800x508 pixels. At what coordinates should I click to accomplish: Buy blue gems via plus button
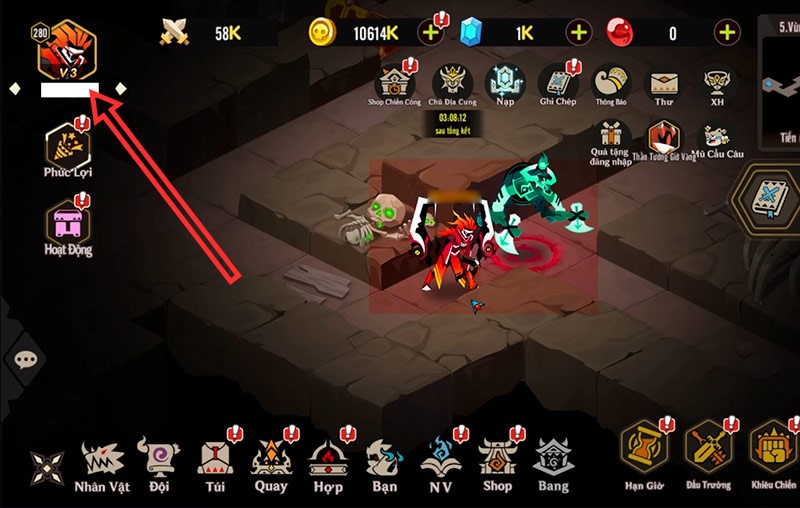(x=579, y=32)
